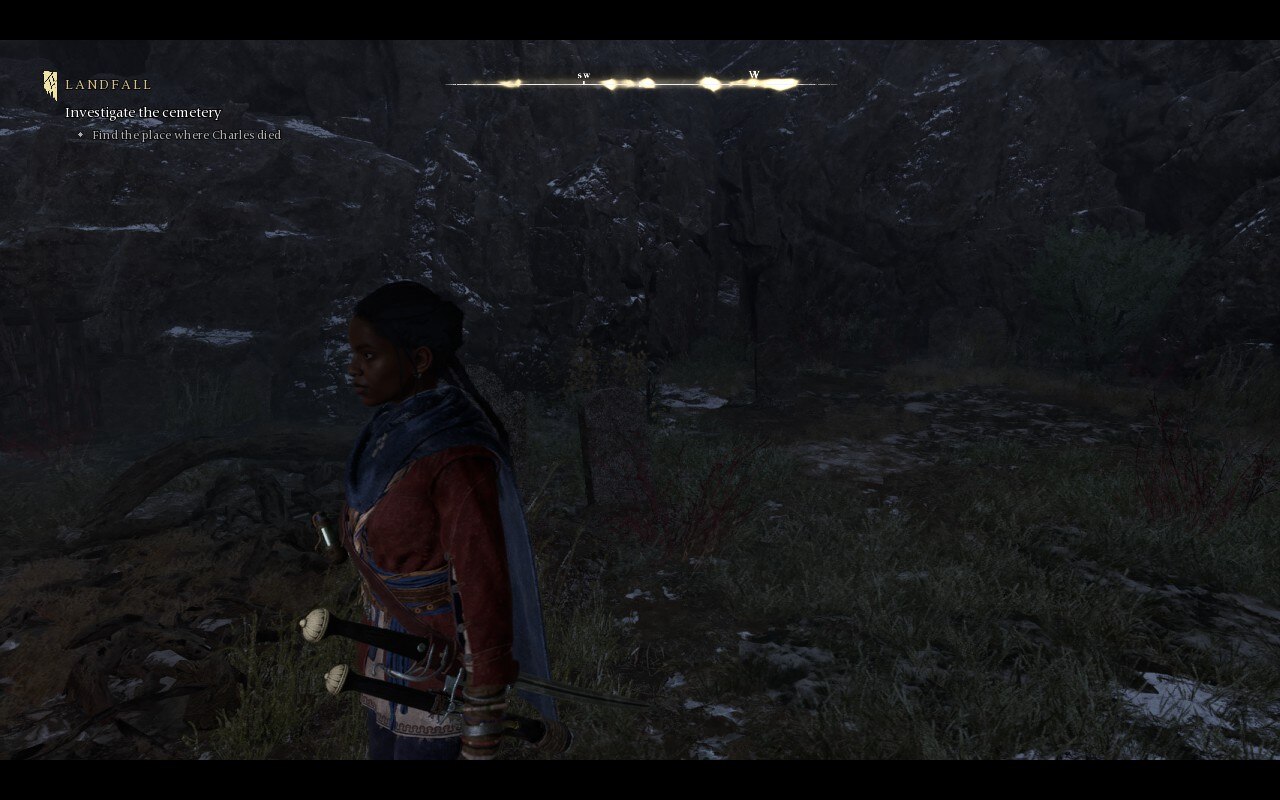
Task: Select the Landfall quest title
Action: 108,85
